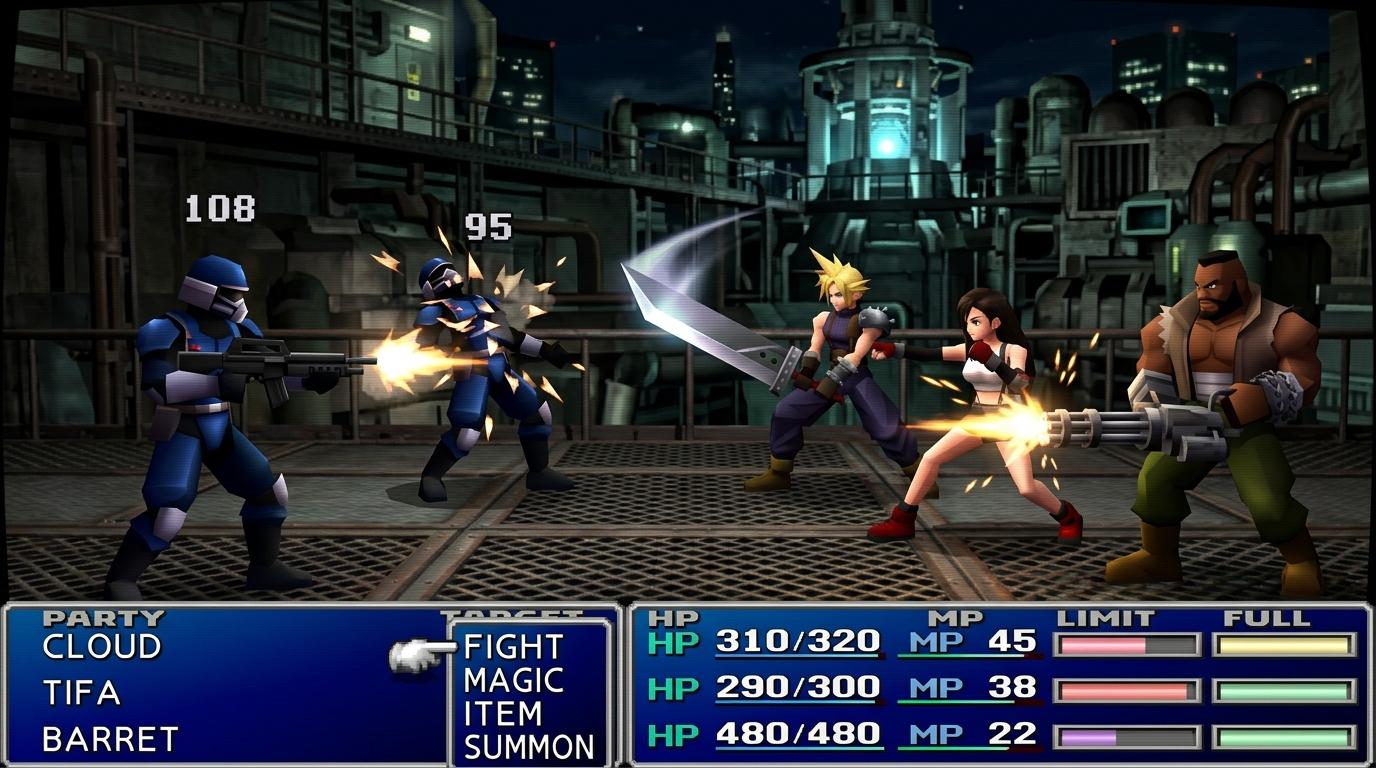Choose the FIGHT command
Image resolution: width=1376 pixels, height=768 pixels.
513,647
